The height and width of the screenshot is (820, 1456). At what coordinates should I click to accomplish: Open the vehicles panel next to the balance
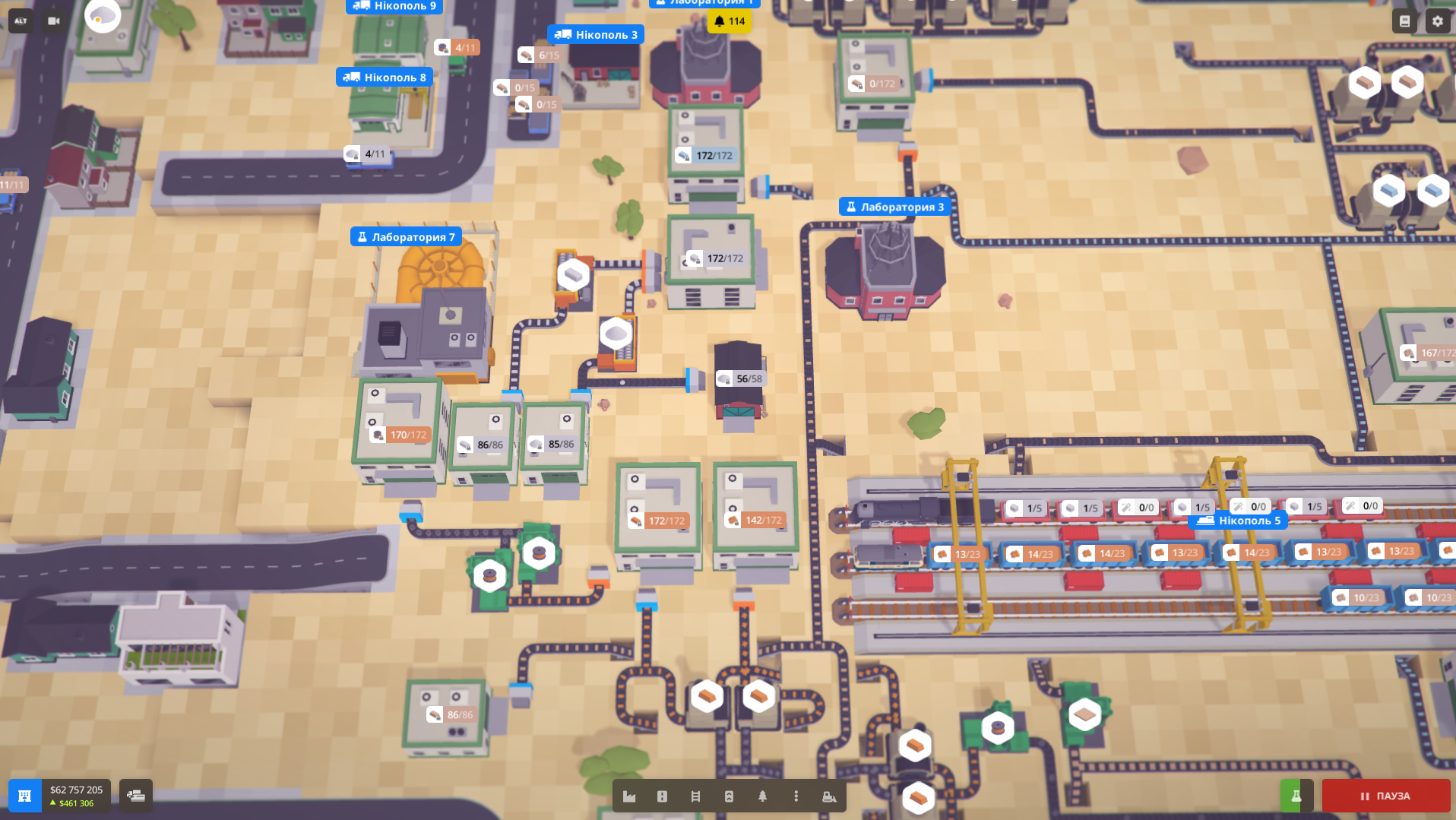pos(135,796)
